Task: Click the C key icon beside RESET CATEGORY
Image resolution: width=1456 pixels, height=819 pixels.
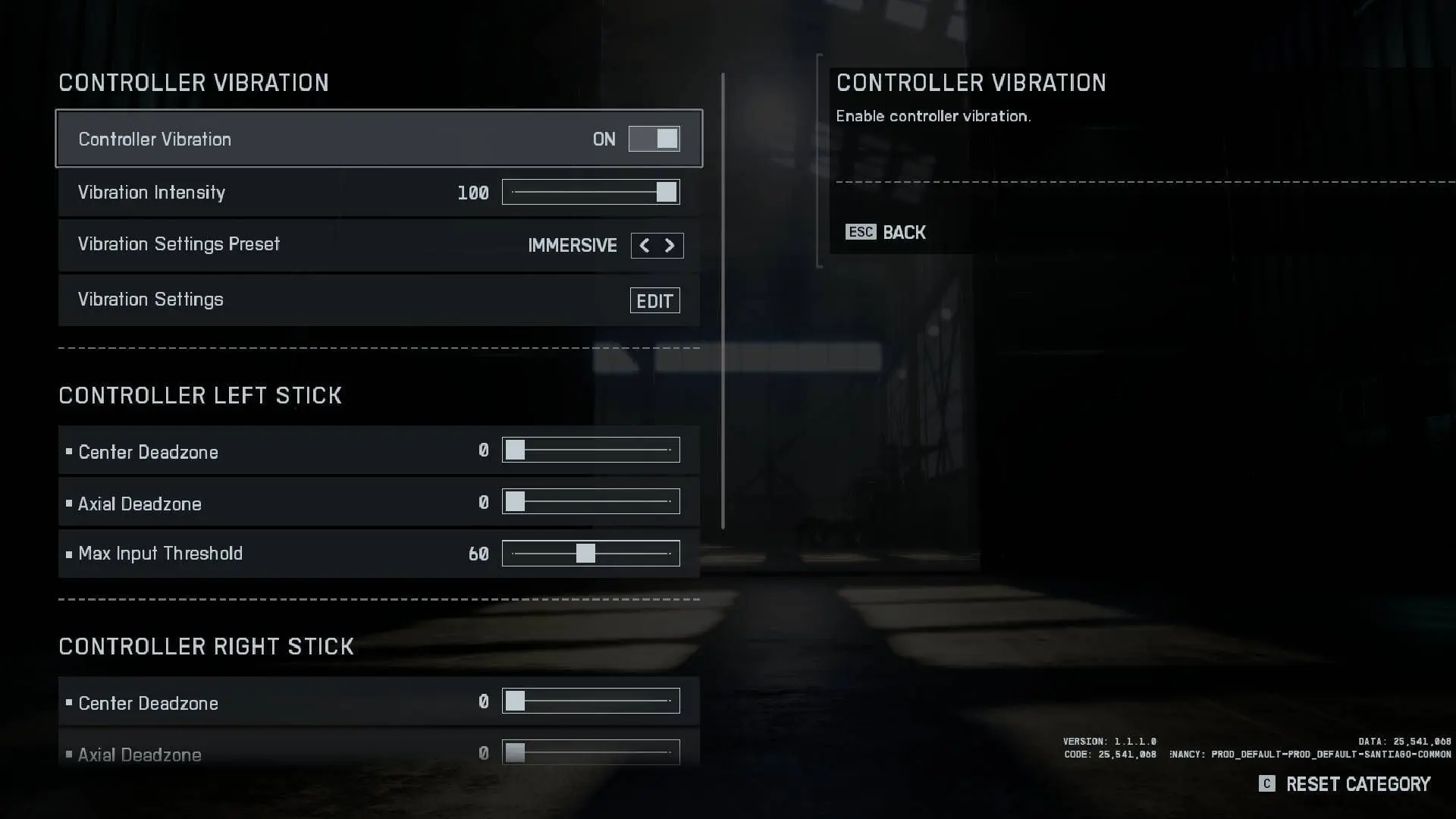Action: (1266, 784)
